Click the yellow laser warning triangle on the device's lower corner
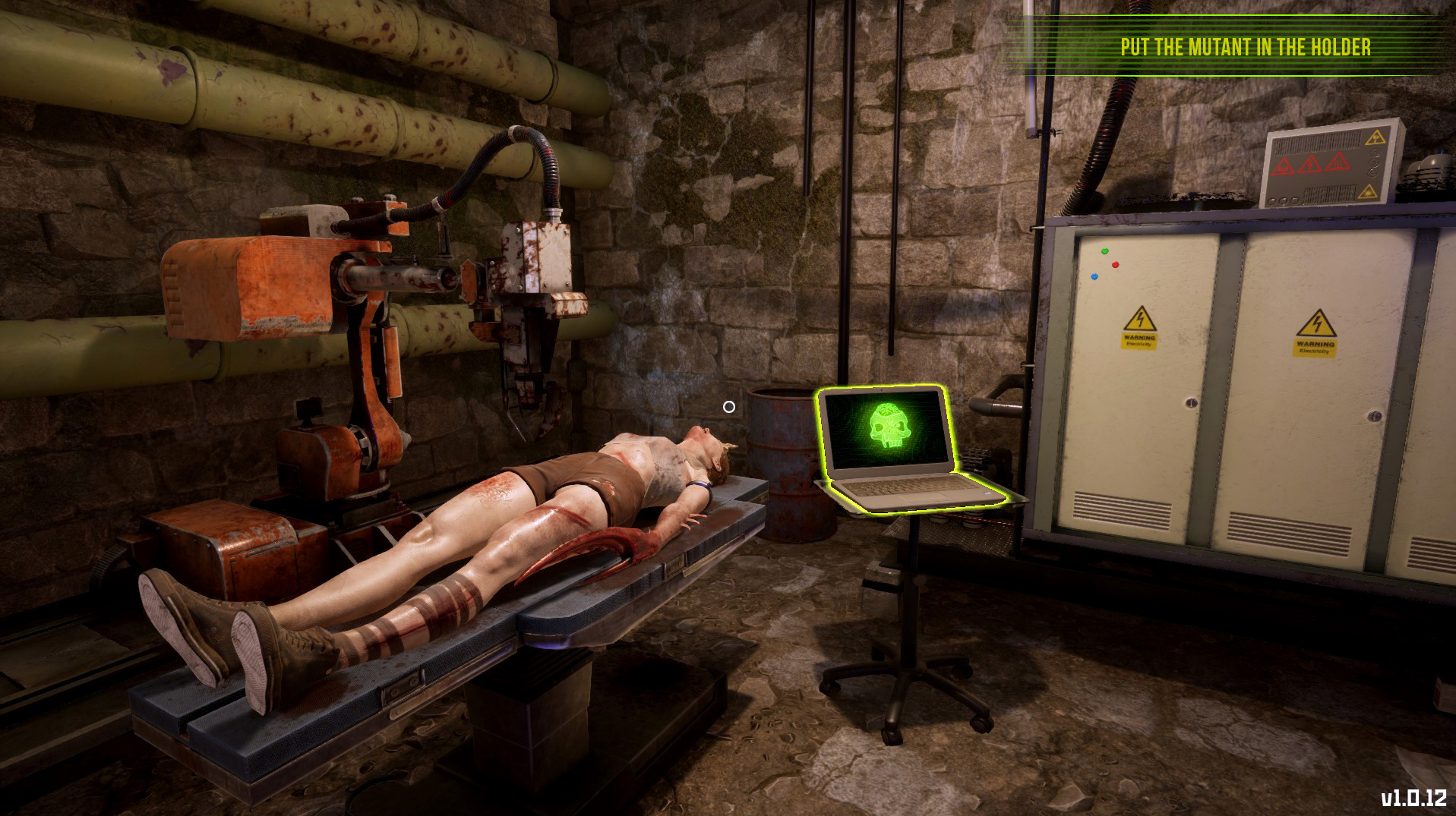The height and width of the screenshot is (816, 1456). click(x=1369, y=193)
